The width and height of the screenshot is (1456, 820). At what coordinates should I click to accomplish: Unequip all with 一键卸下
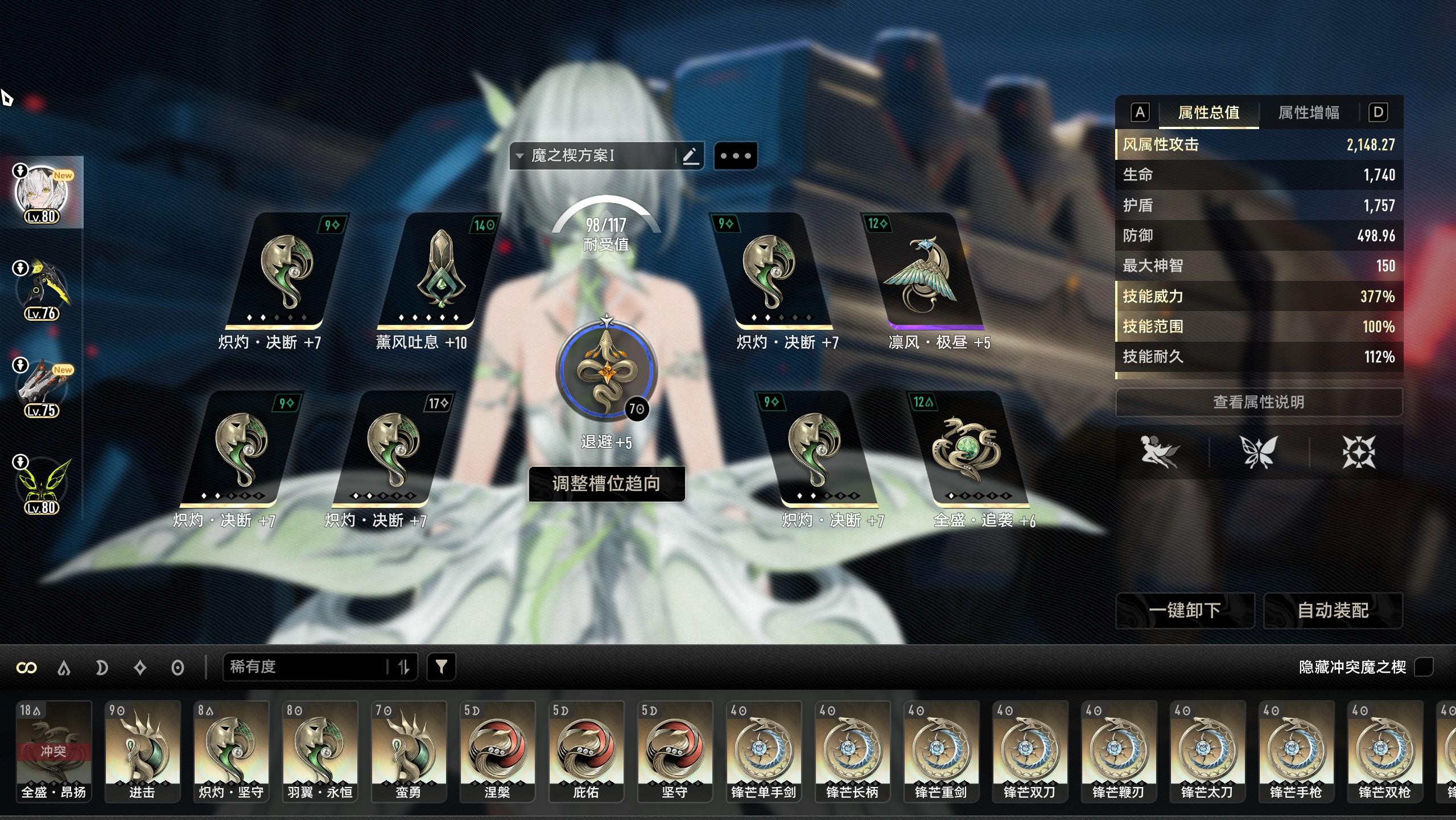click(x=1185, y=610)
